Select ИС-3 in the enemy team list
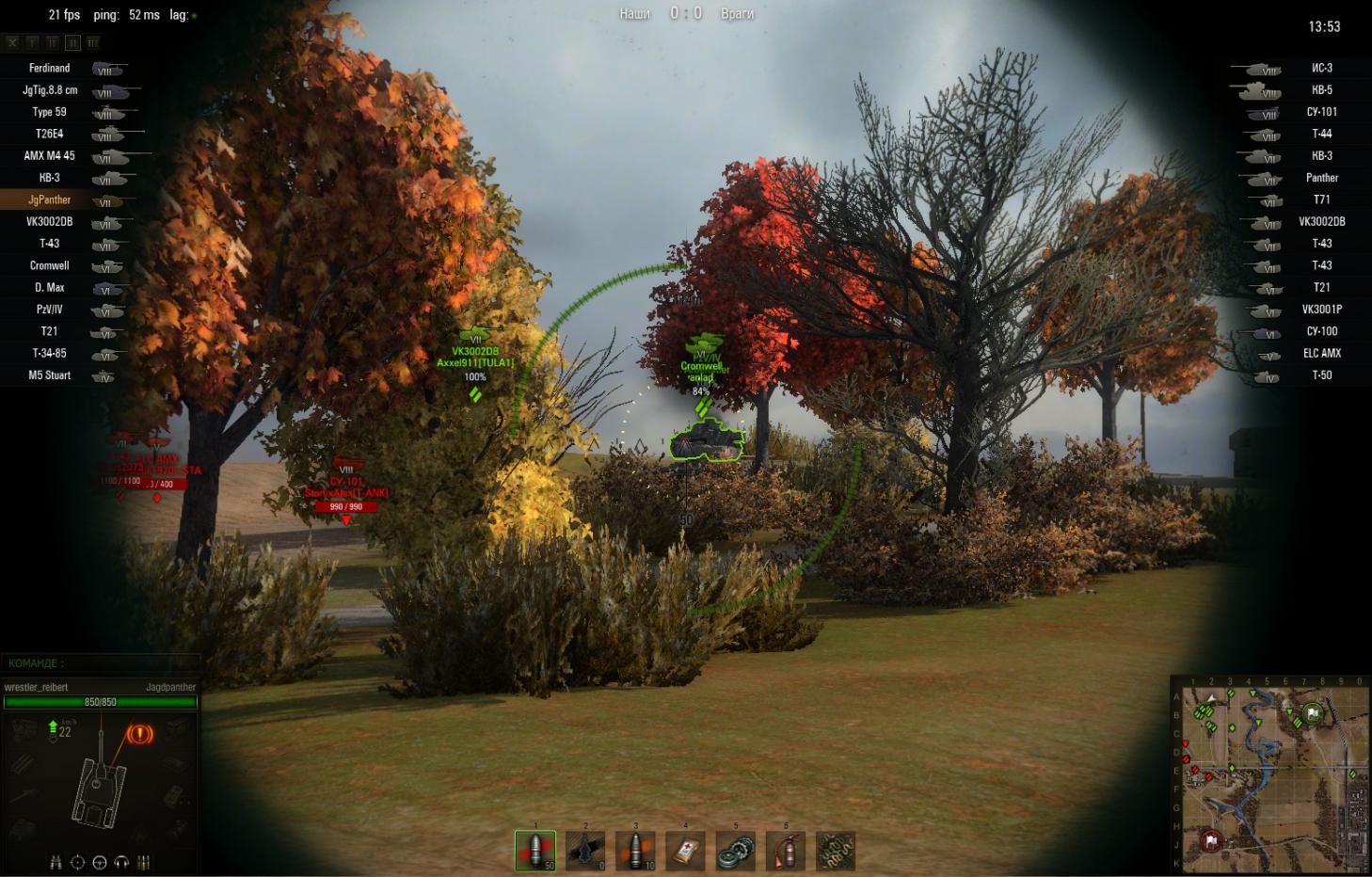 coord(1321,69)
